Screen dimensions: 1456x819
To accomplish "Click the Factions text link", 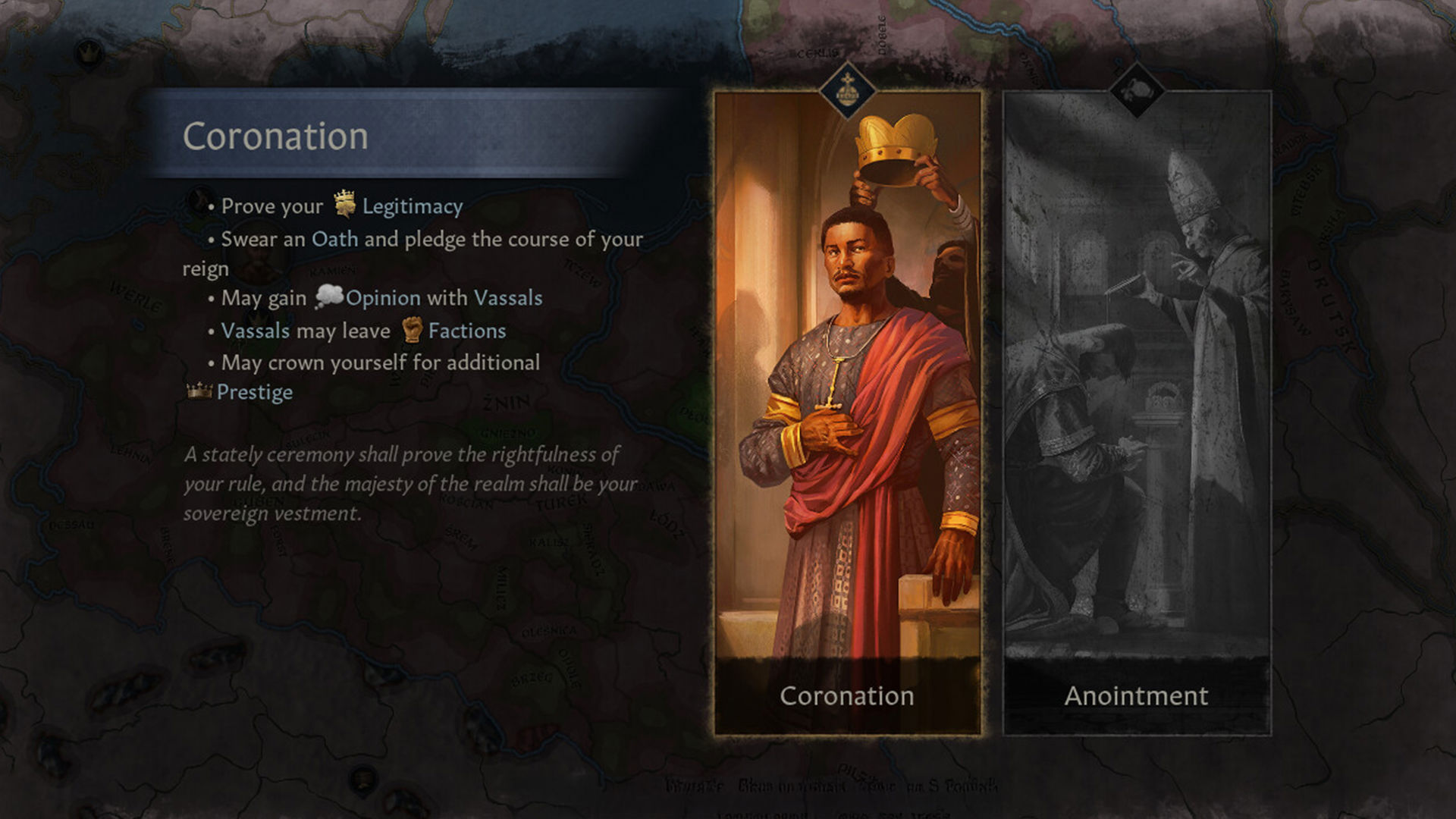I will (x=466, y=330).
